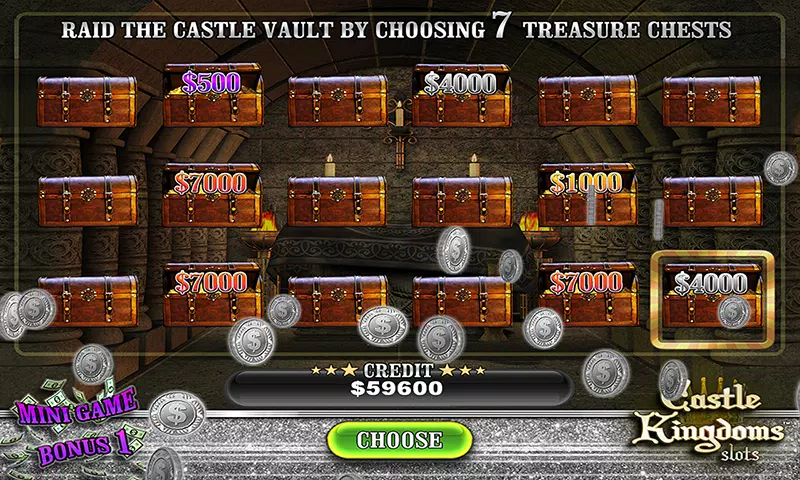This screenshot has height=480, width=800.
Task: Pick the chest labeled $1000
Action: [x=586, y=195]
